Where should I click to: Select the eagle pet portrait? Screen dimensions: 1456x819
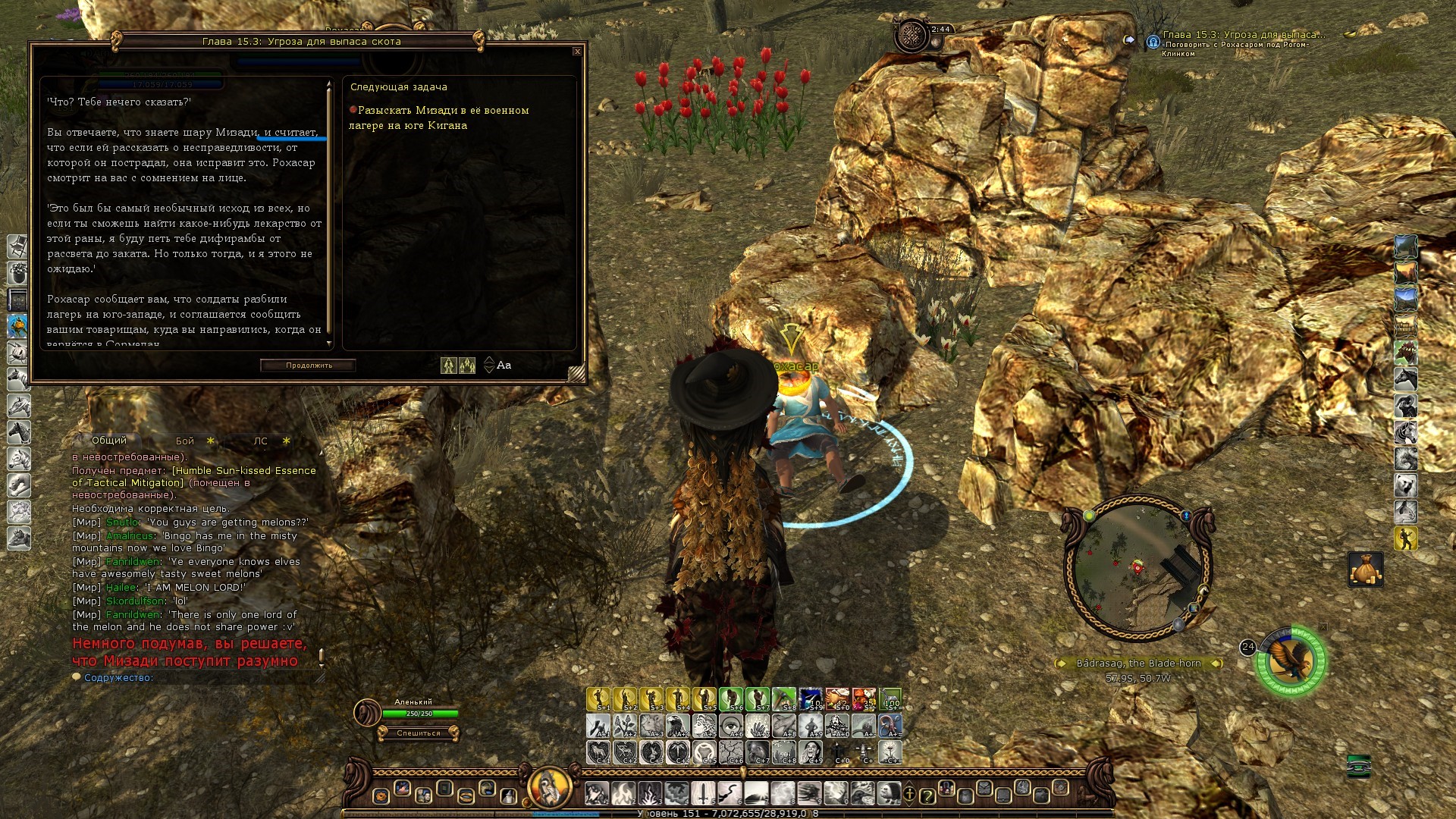click(1291, 661)
